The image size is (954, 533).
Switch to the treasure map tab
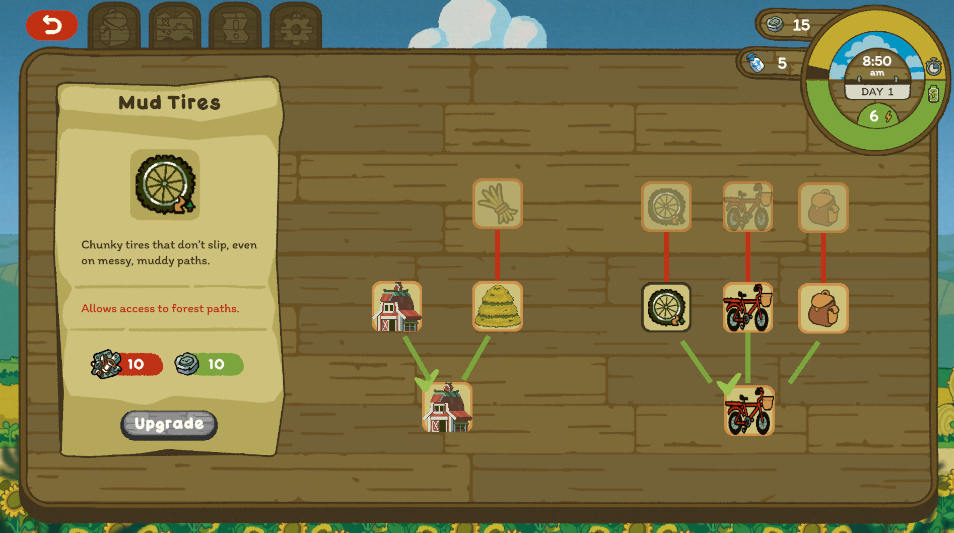click(x=175, y=25)
